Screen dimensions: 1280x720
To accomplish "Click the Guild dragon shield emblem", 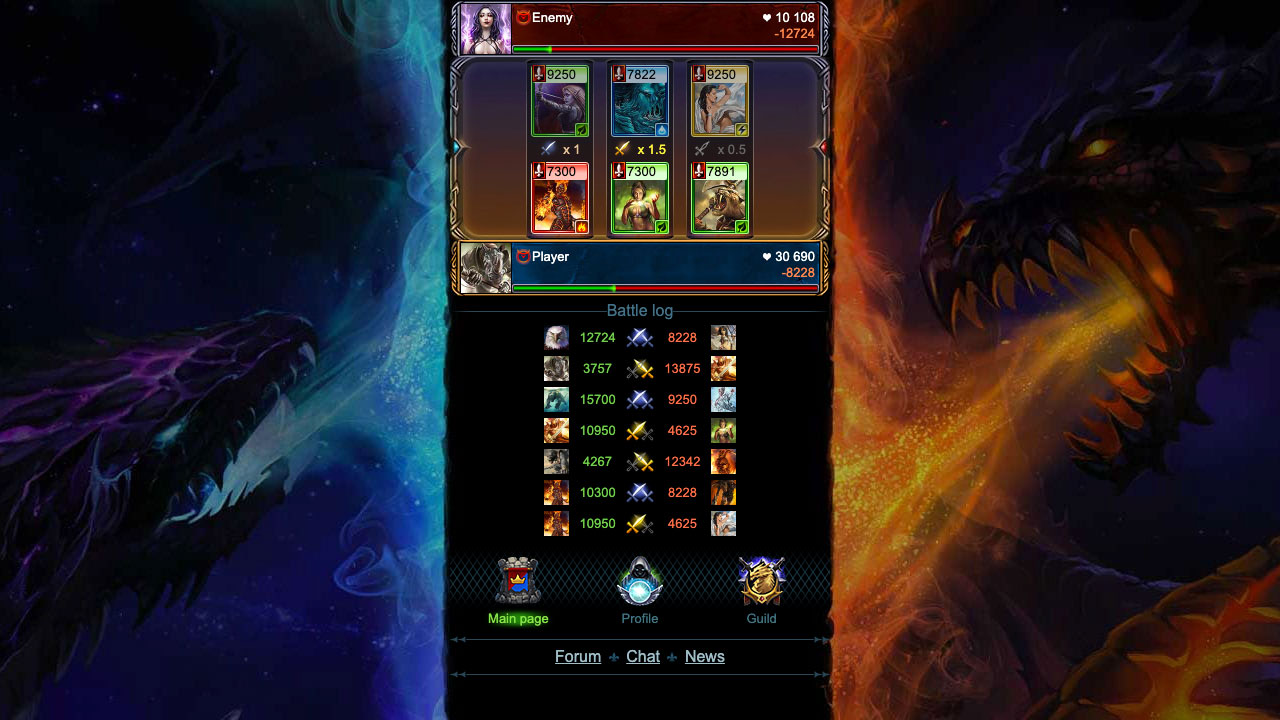I will pyautogui.click(x=761, y=580).
